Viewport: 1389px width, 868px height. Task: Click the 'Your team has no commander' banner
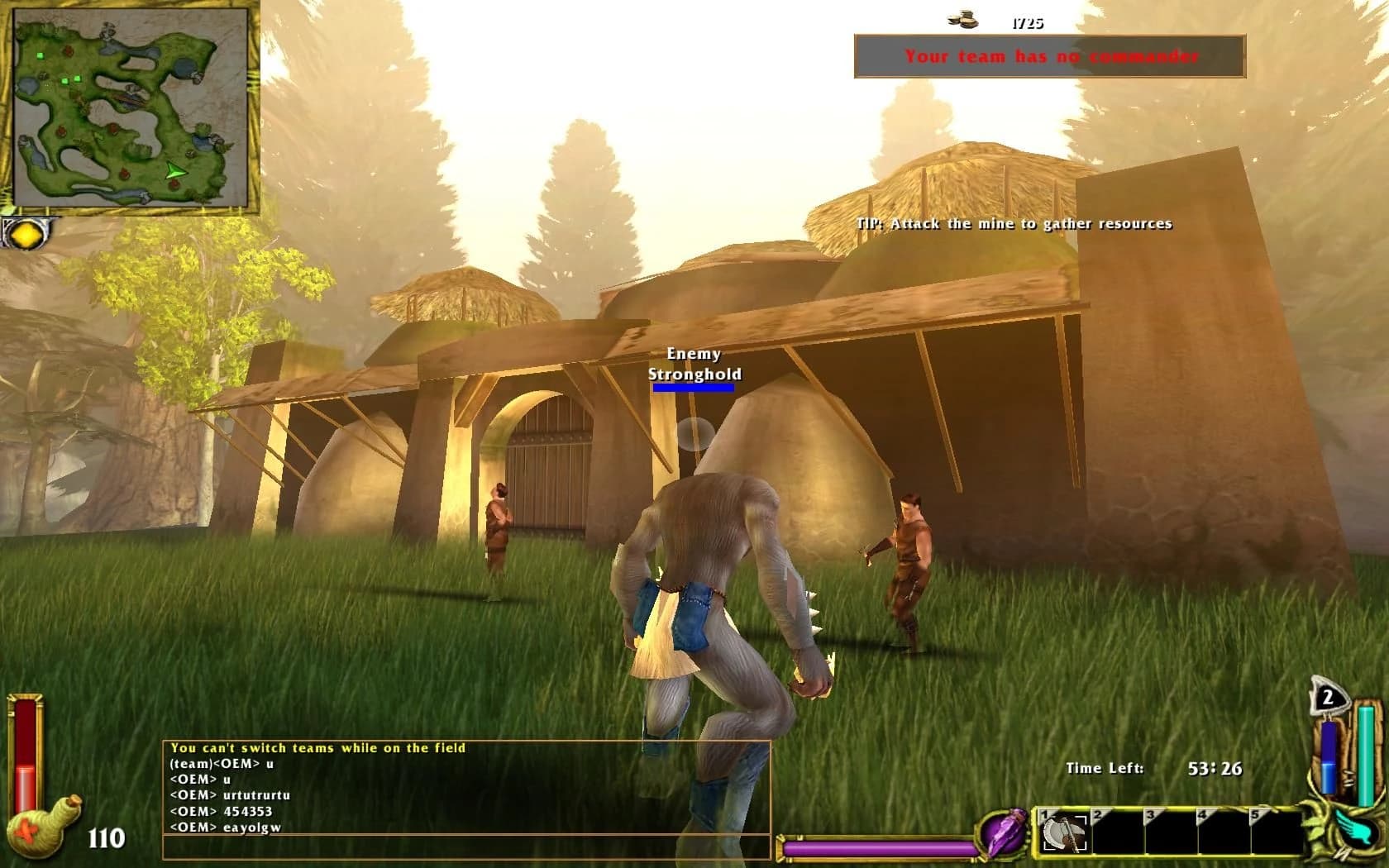point(1050,58)
